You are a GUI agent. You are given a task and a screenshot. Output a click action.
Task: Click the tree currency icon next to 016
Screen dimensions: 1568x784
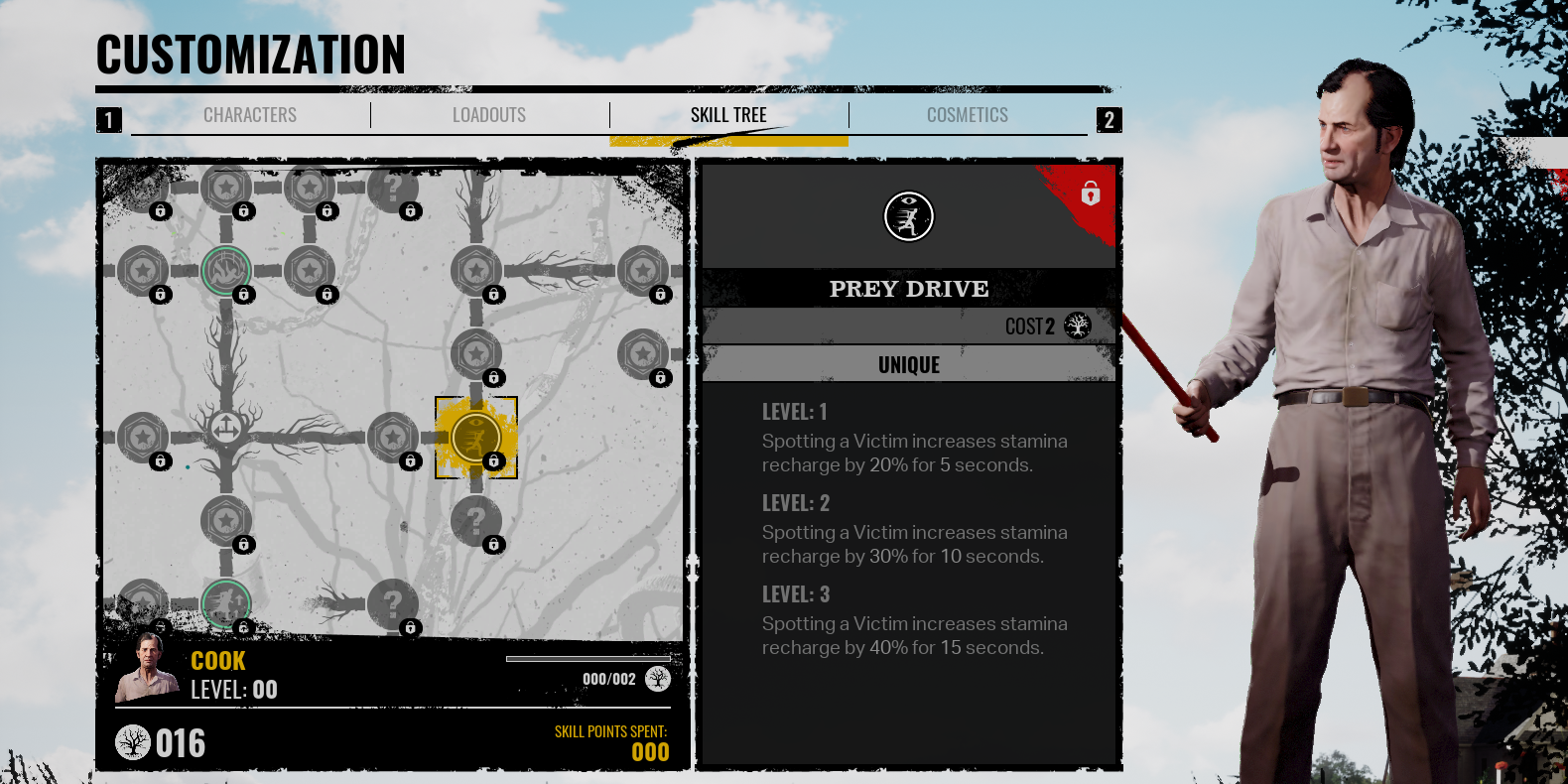(130, 742)
